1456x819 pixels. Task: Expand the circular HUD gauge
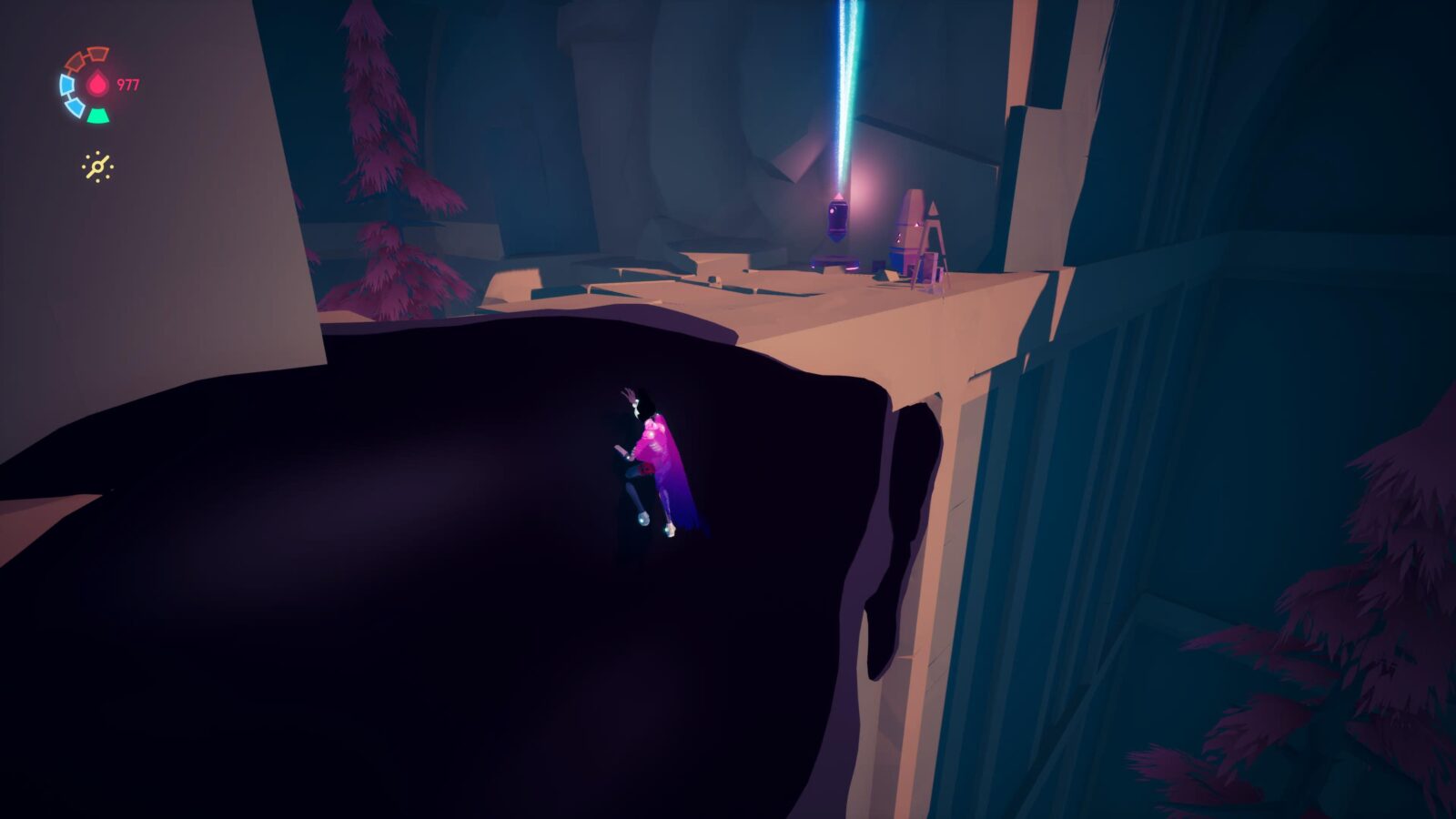[x=86, y=84]
